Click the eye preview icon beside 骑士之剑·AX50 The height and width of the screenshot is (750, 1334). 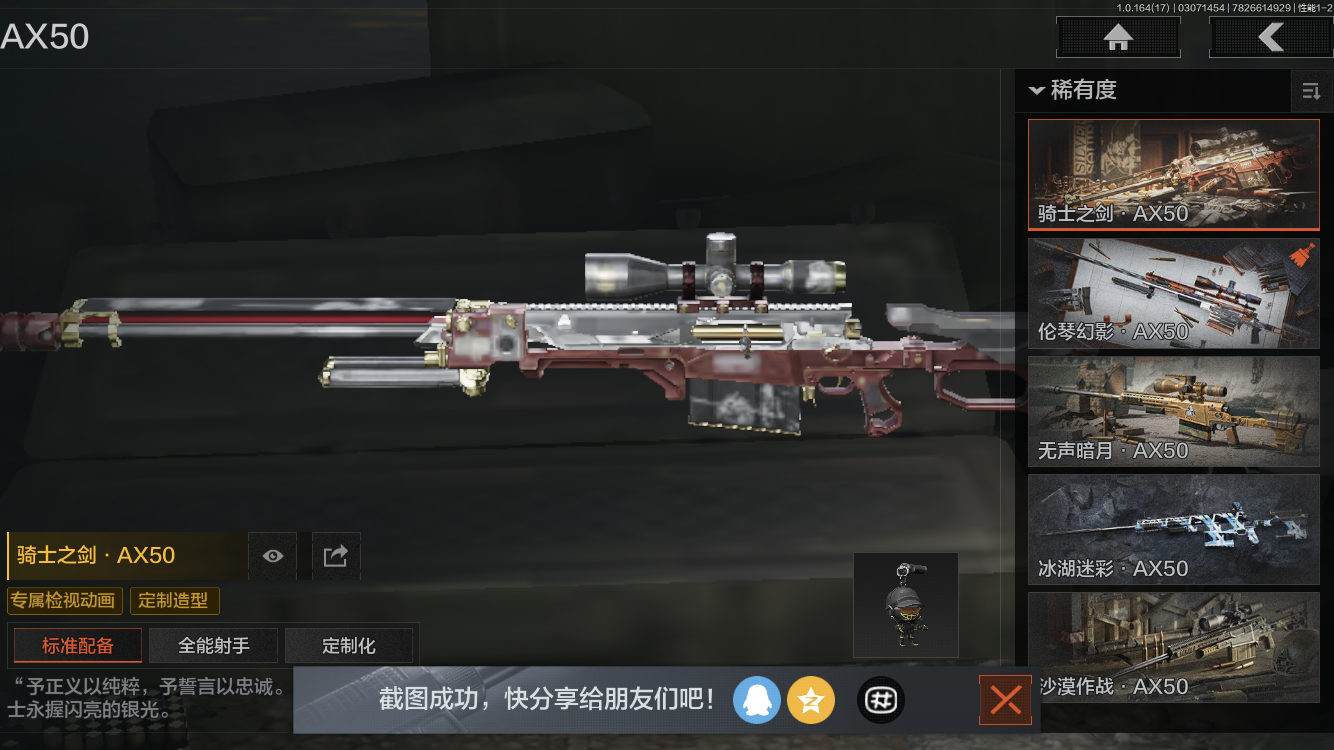[272, 556]
